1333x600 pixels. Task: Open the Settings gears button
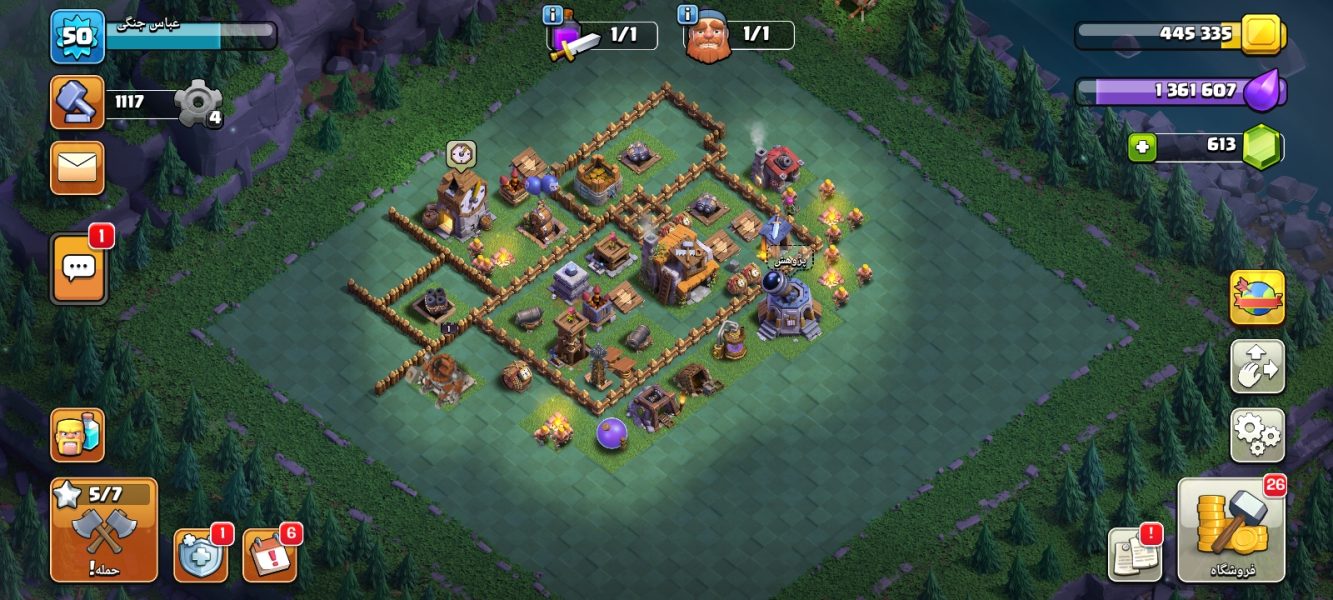tap(1257, 434)
